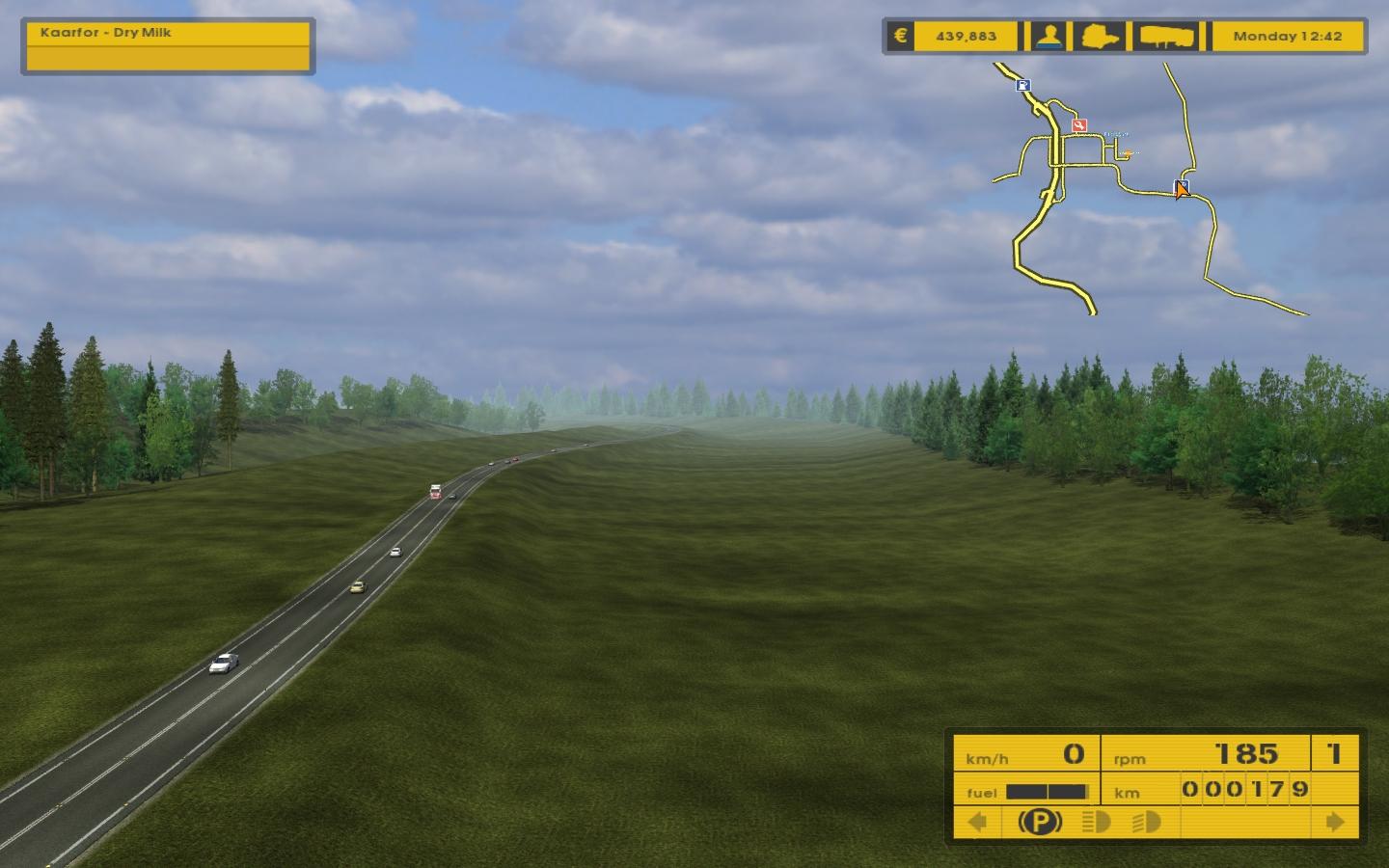Screen dimensions: 1389x868
Task: Select the trailer cargo icon
Action: [1167, 37]
